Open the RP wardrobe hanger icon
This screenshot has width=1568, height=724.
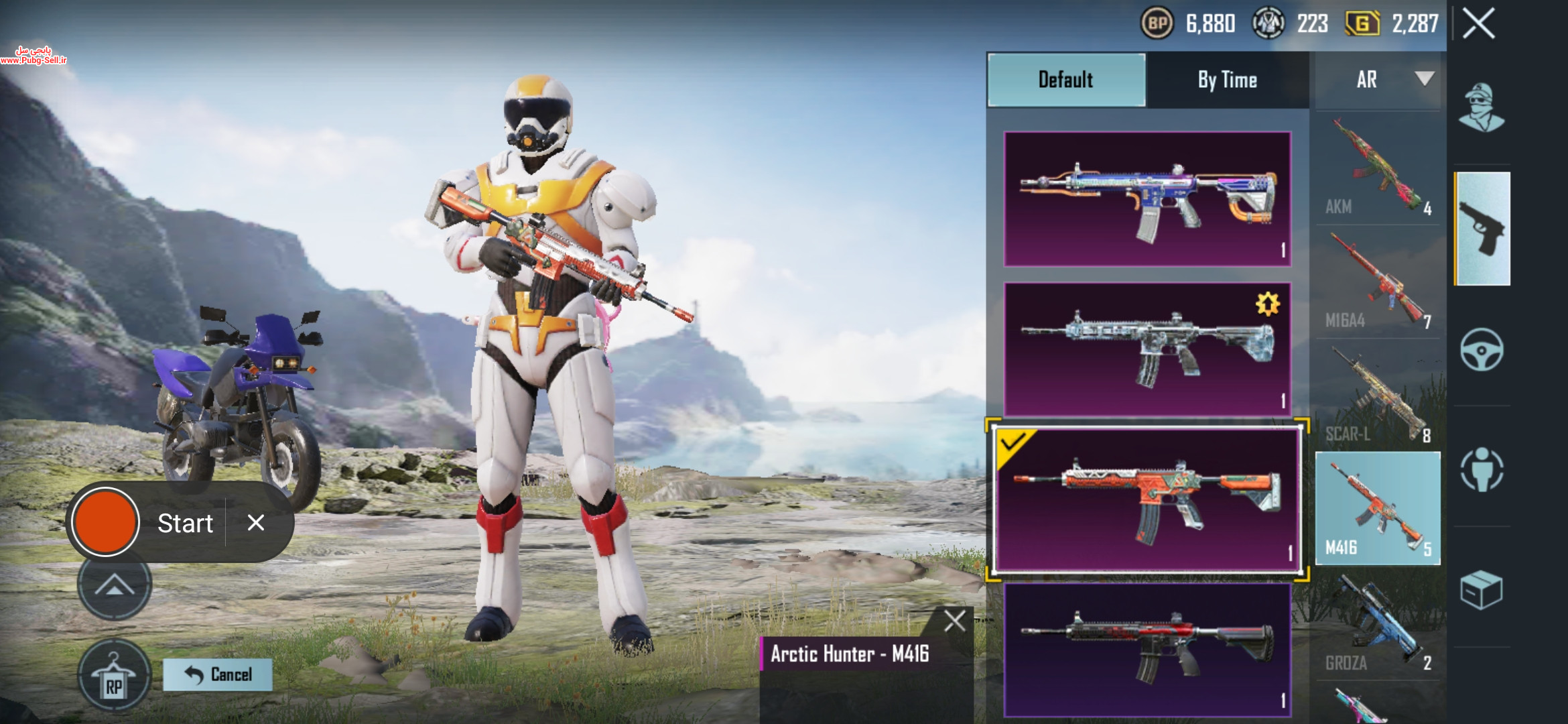point(114,675)
